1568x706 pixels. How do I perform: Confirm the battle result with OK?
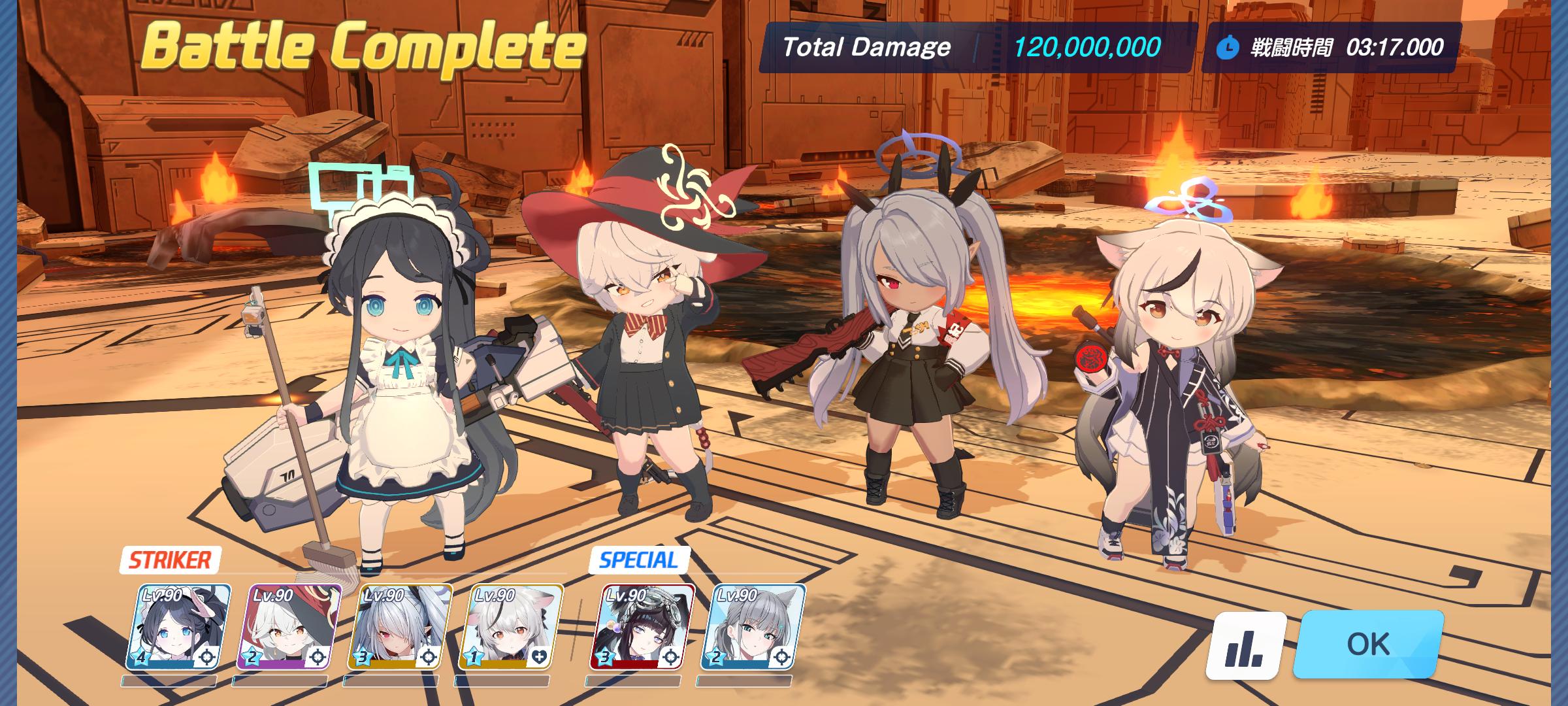click(x=1368, y=644)
